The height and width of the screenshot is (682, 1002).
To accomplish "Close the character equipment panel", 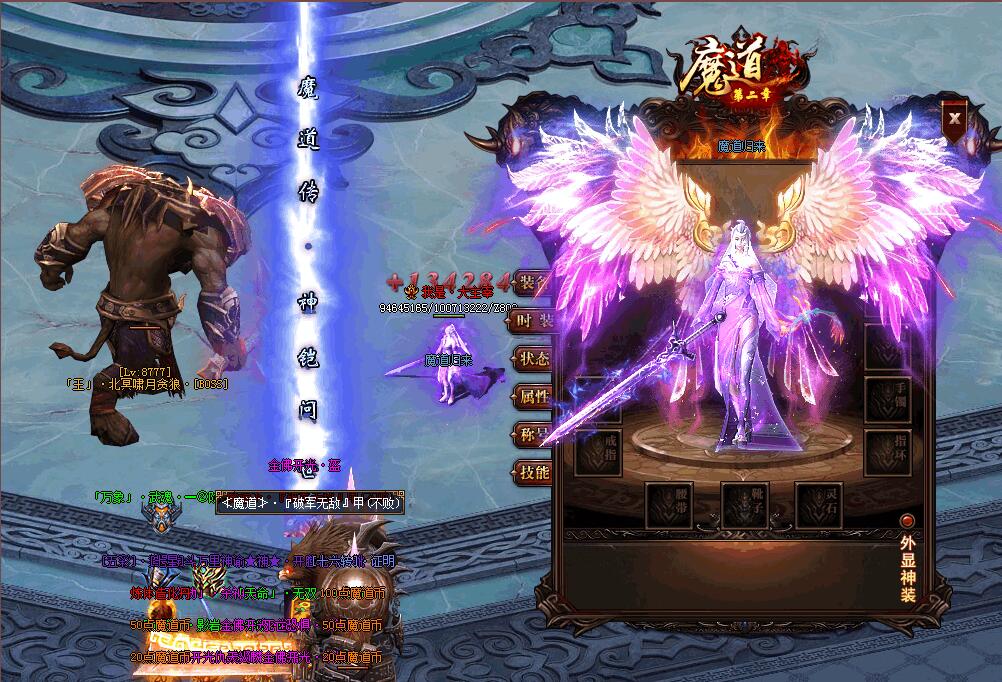I will point(956,117).
